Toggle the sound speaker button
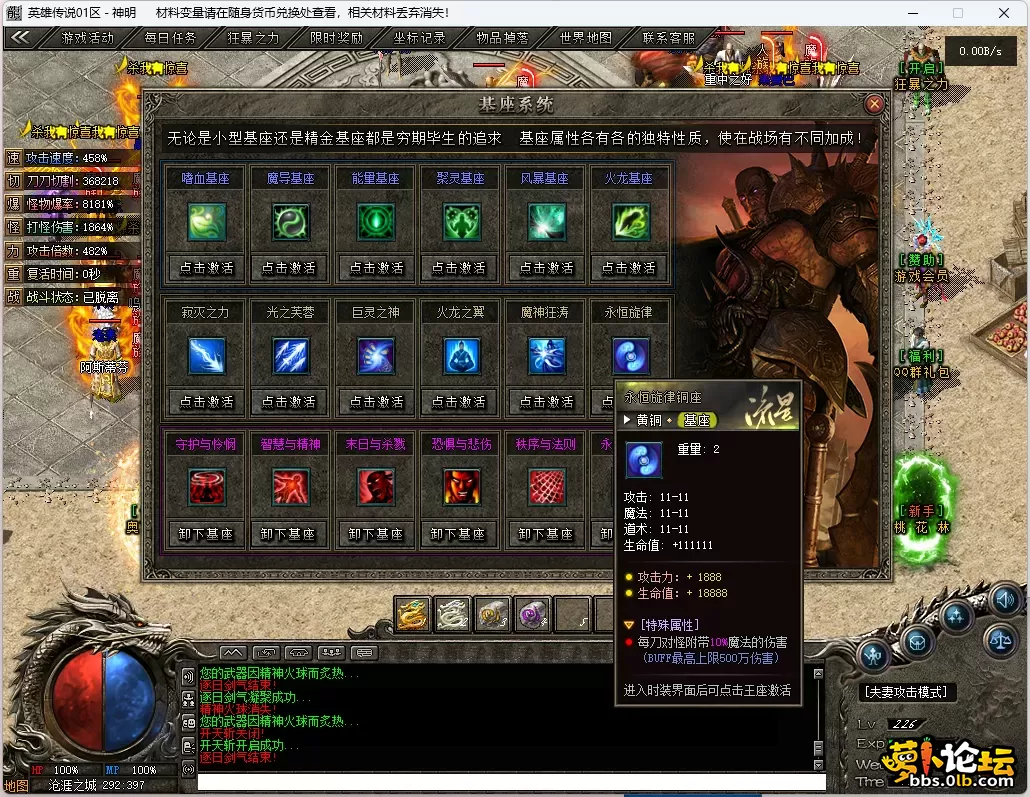 click(1005, 600)
